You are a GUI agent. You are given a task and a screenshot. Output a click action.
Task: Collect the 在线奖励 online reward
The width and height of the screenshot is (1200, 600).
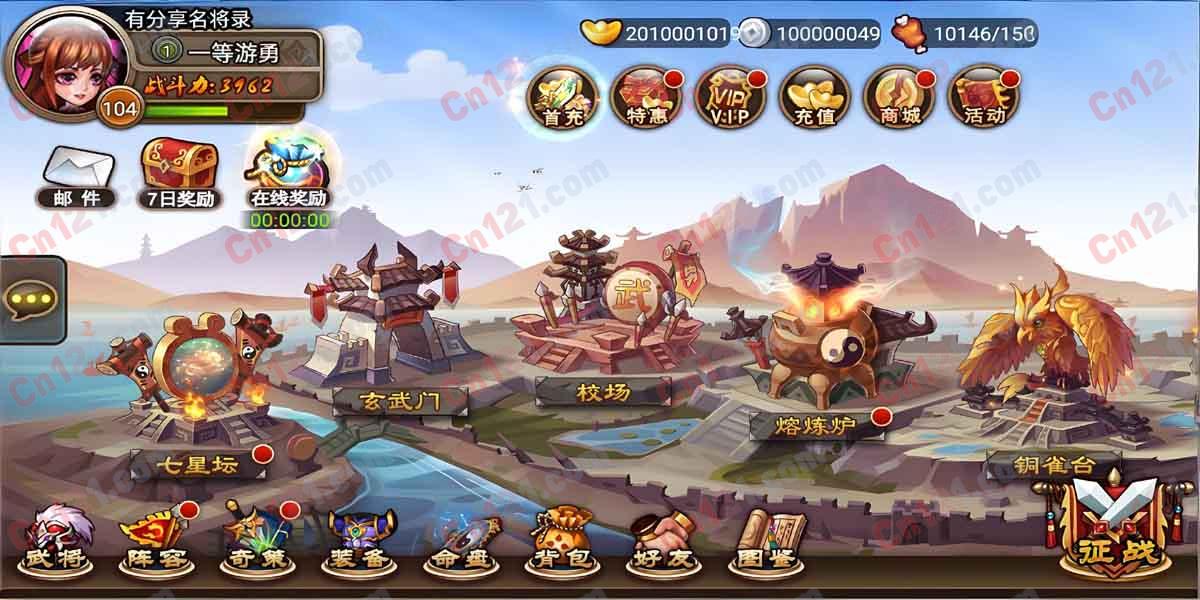point(289,170)
